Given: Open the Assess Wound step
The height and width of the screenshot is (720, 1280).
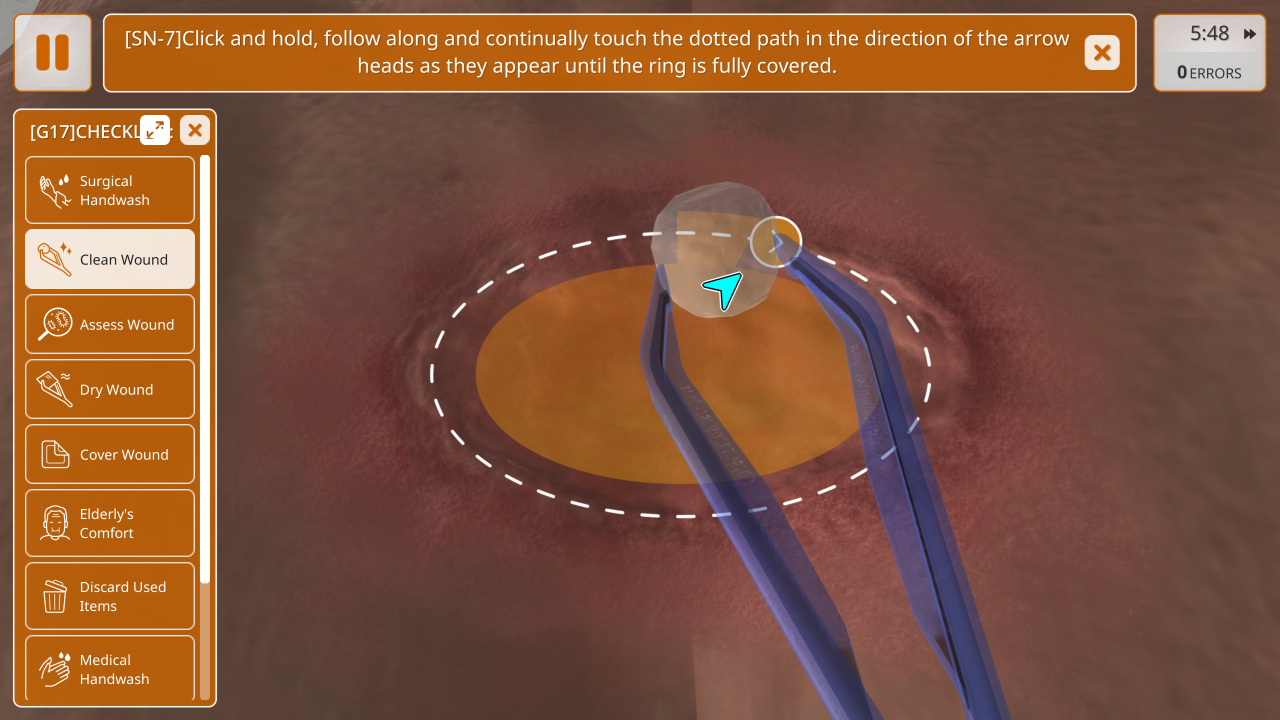Looking at the screenshot, I should coord(110,324).
